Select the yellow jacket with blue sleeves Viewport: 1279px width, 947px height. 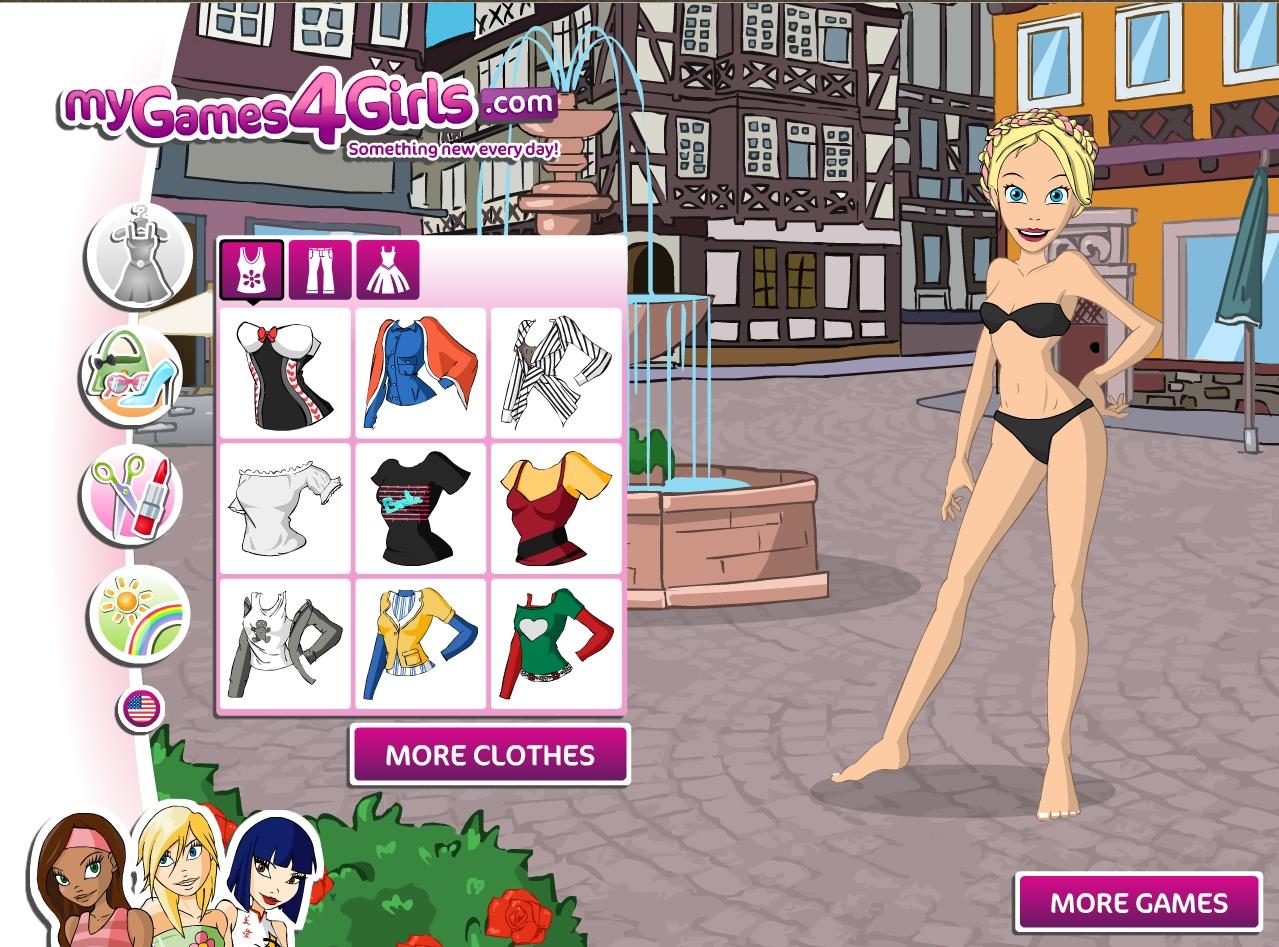[420, 643]
